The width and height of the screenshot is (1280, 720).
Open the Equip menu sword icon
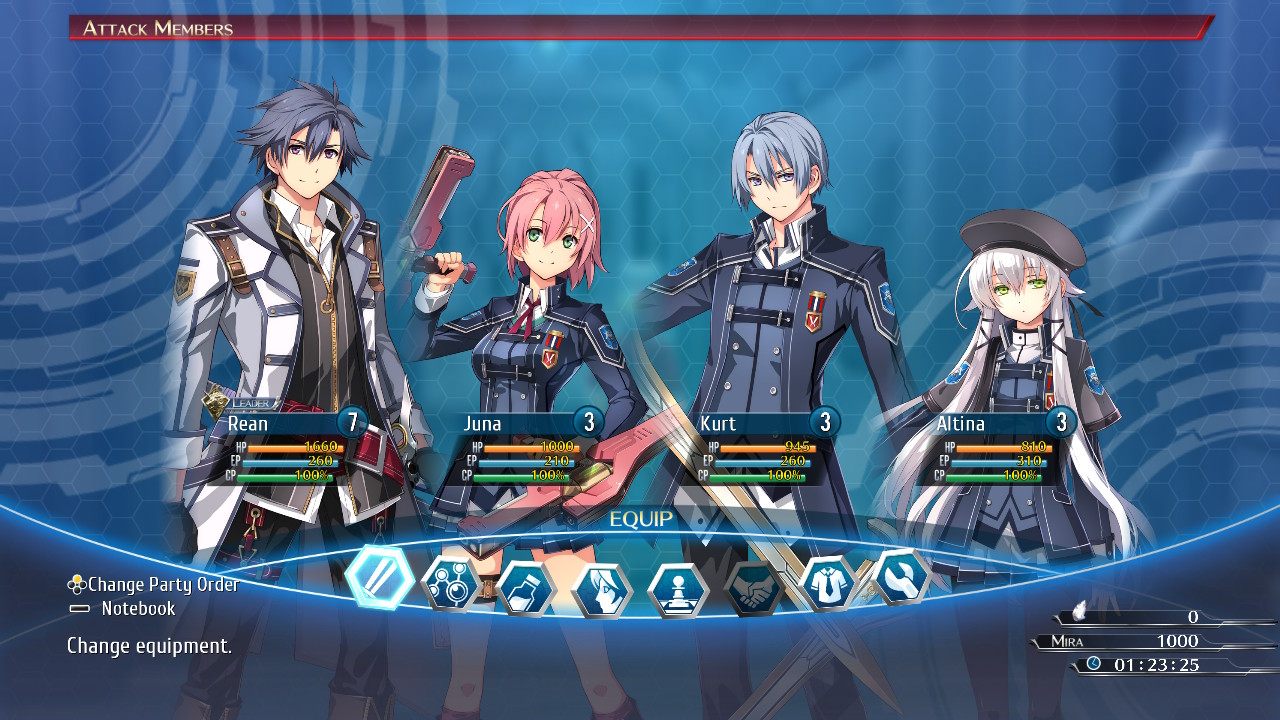[379, 578]
